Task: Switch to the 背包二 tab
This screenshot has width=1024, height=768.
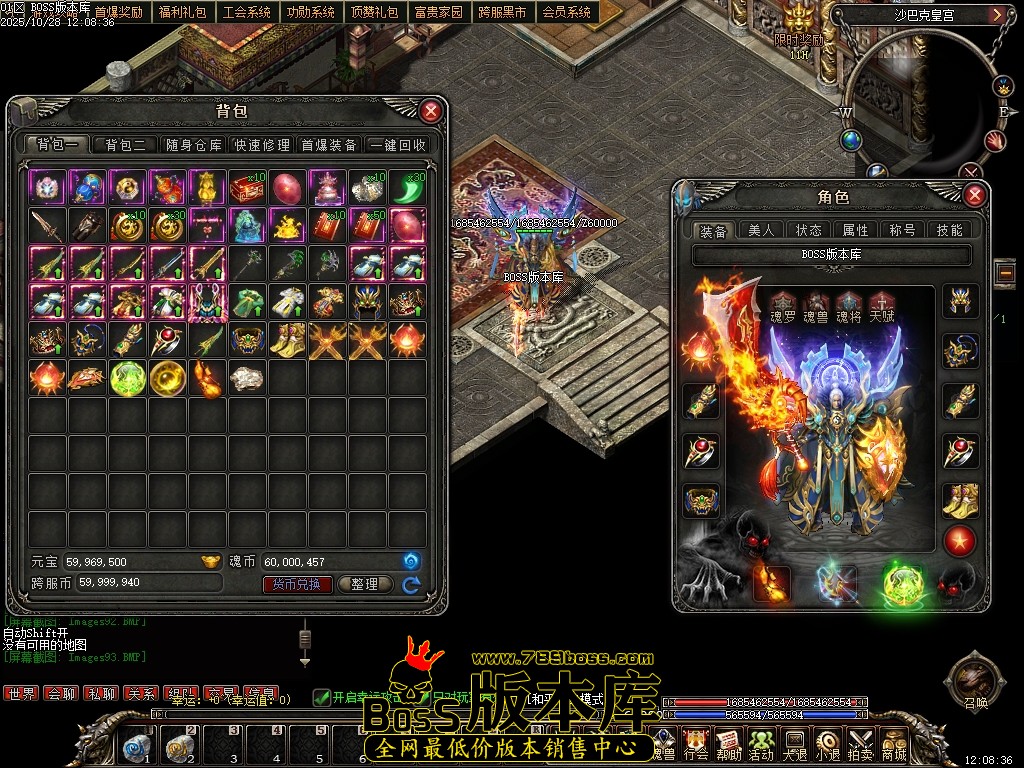Action: (125, 145)
